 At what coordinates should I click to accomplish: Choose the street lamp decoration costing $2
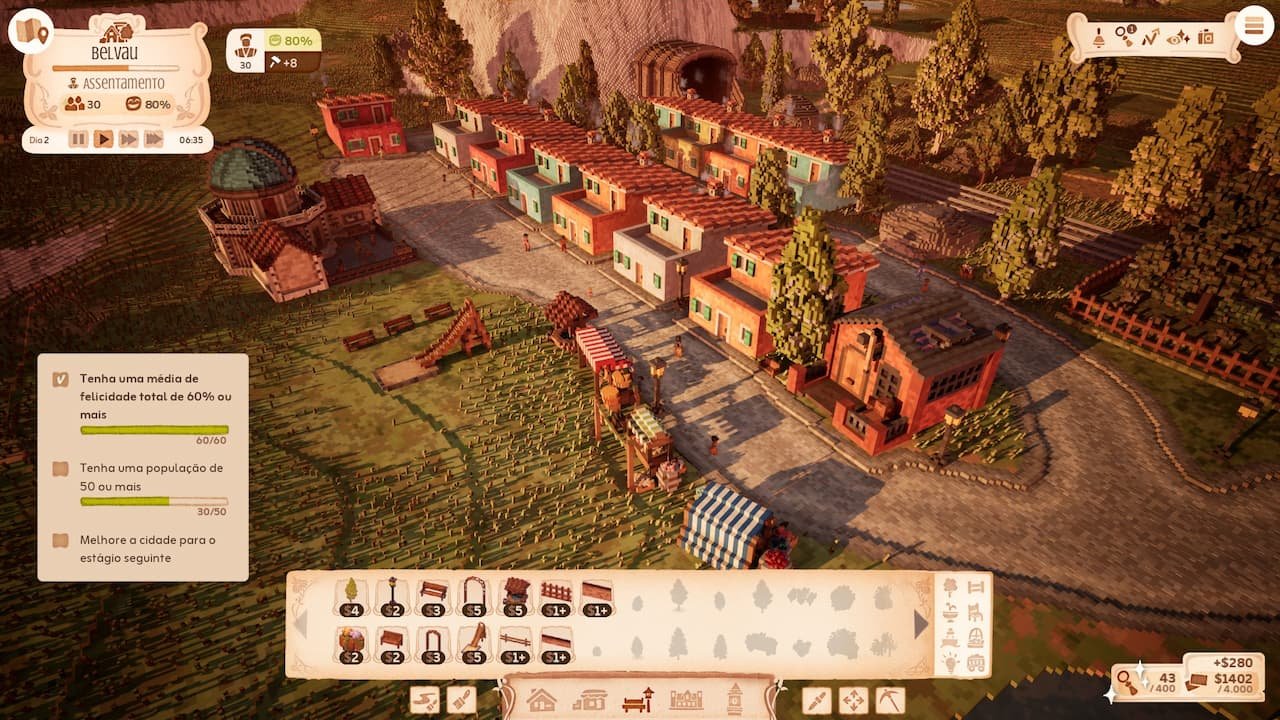click(392, 595)
